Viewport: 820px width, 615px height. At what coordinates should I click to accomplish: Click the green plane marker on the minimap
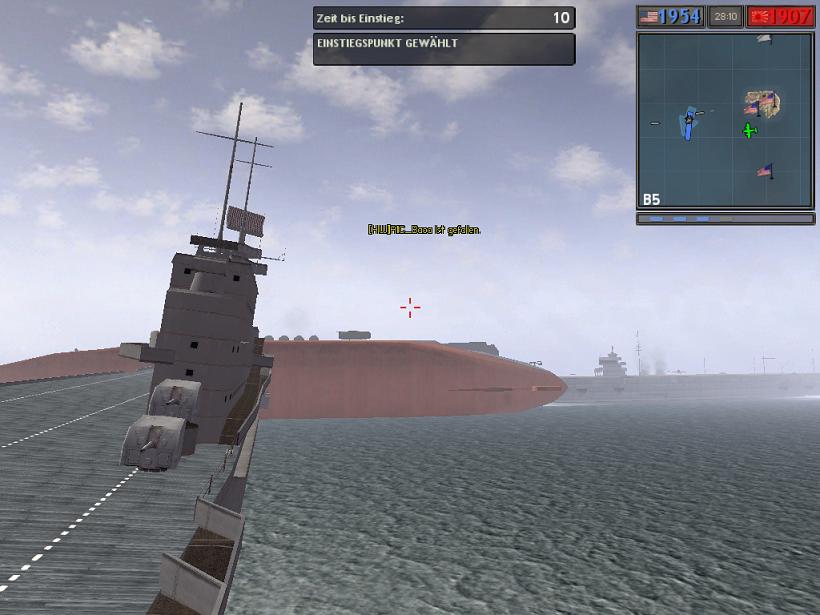click(x=750, y=131)
